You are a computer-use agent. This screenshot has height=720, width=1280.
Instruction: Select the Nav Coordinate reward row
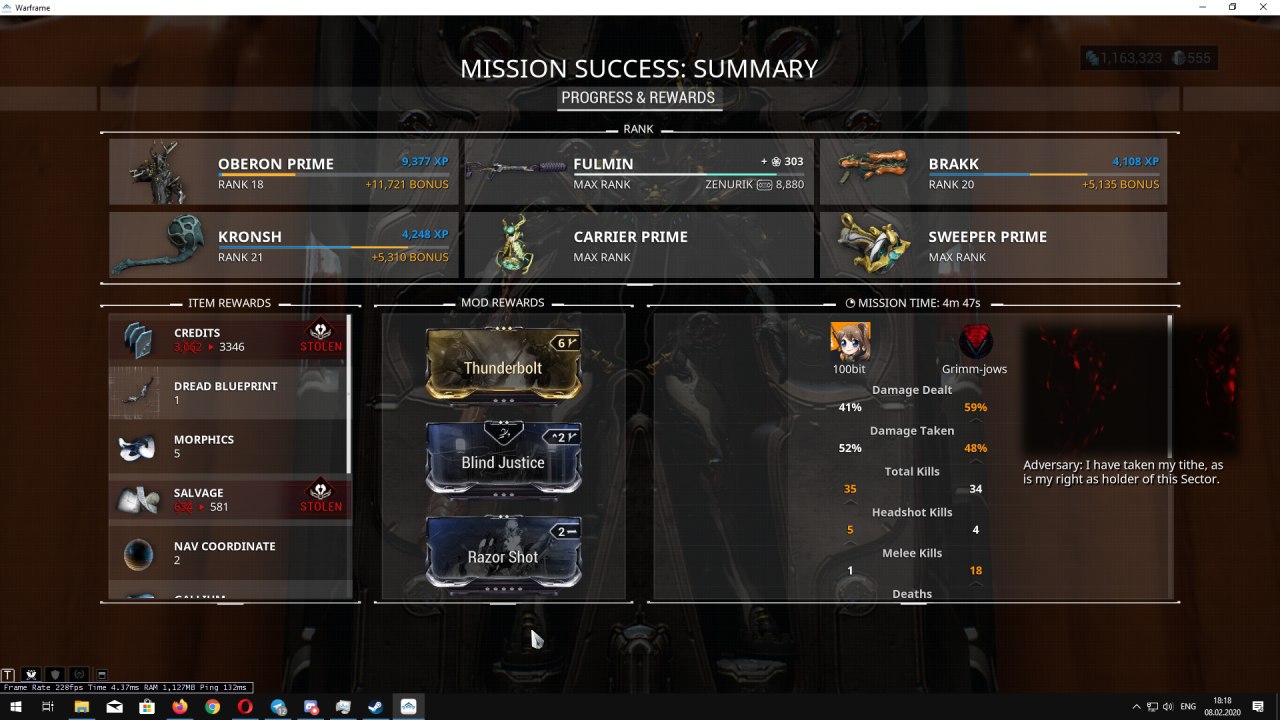(229, 553)
